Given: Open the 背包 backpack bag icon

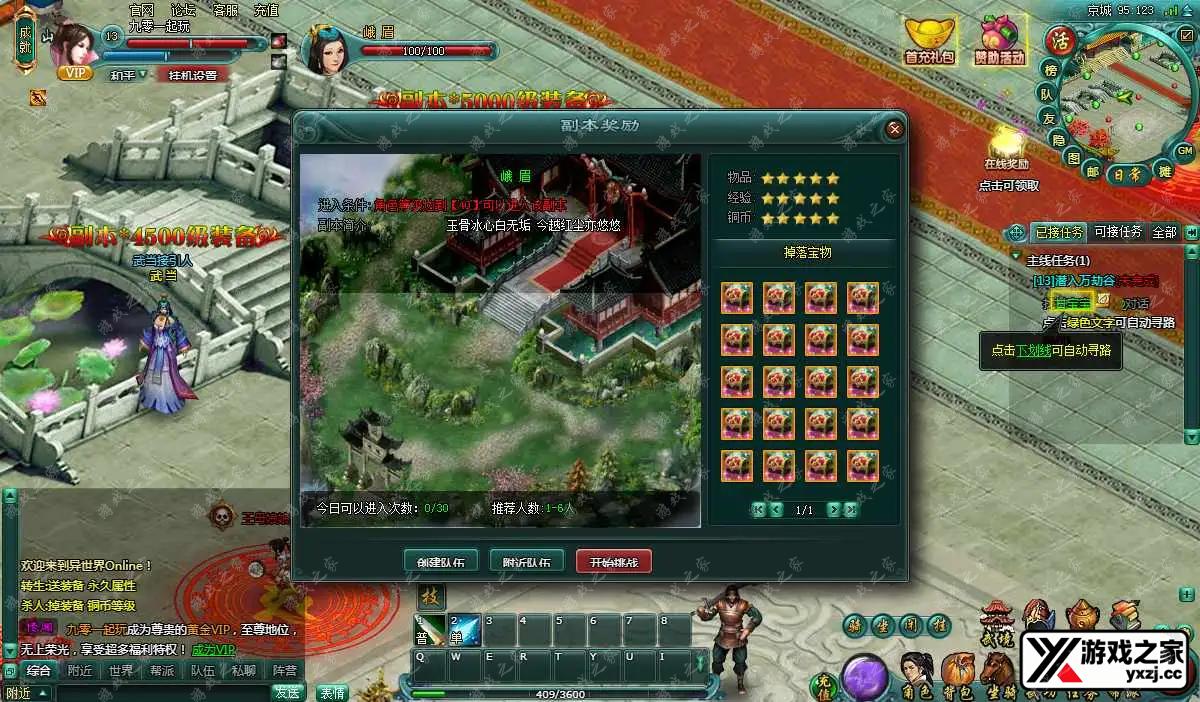Looking at the screenshot, I should [x=959, y=672].
